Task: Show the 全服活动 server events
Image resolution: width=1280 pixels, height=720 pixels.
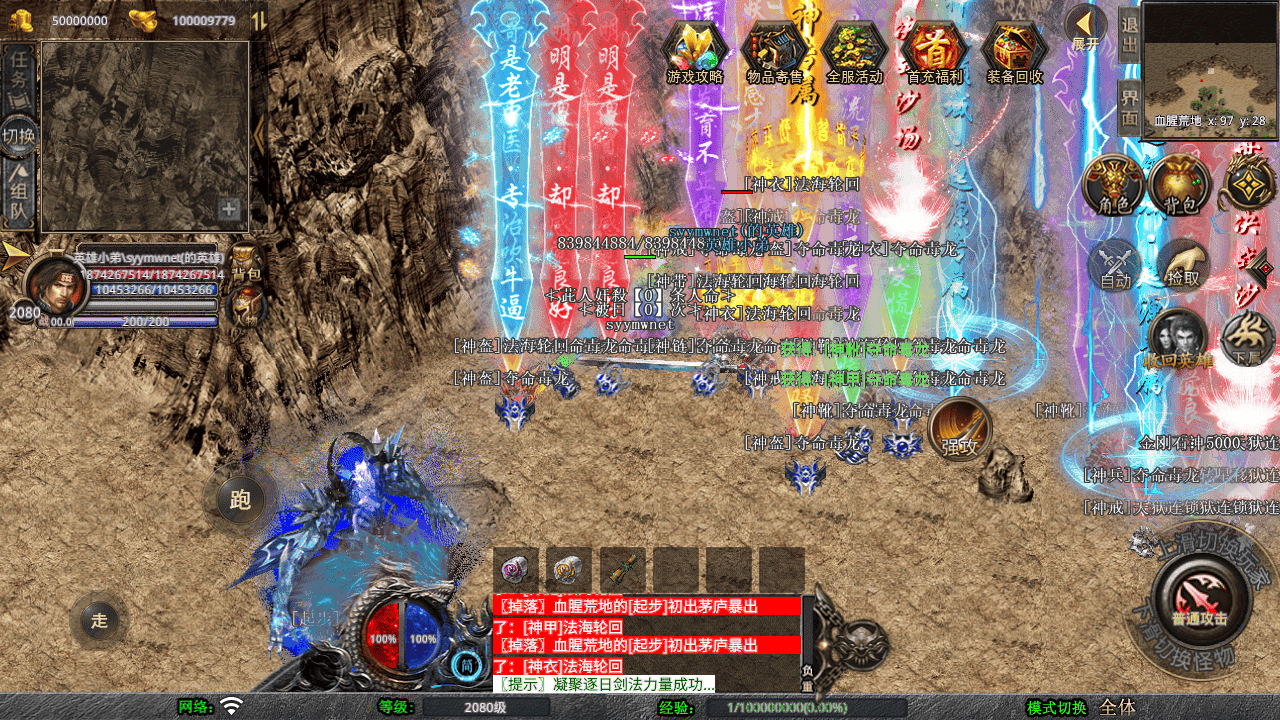Action: [x=855, y=52]
